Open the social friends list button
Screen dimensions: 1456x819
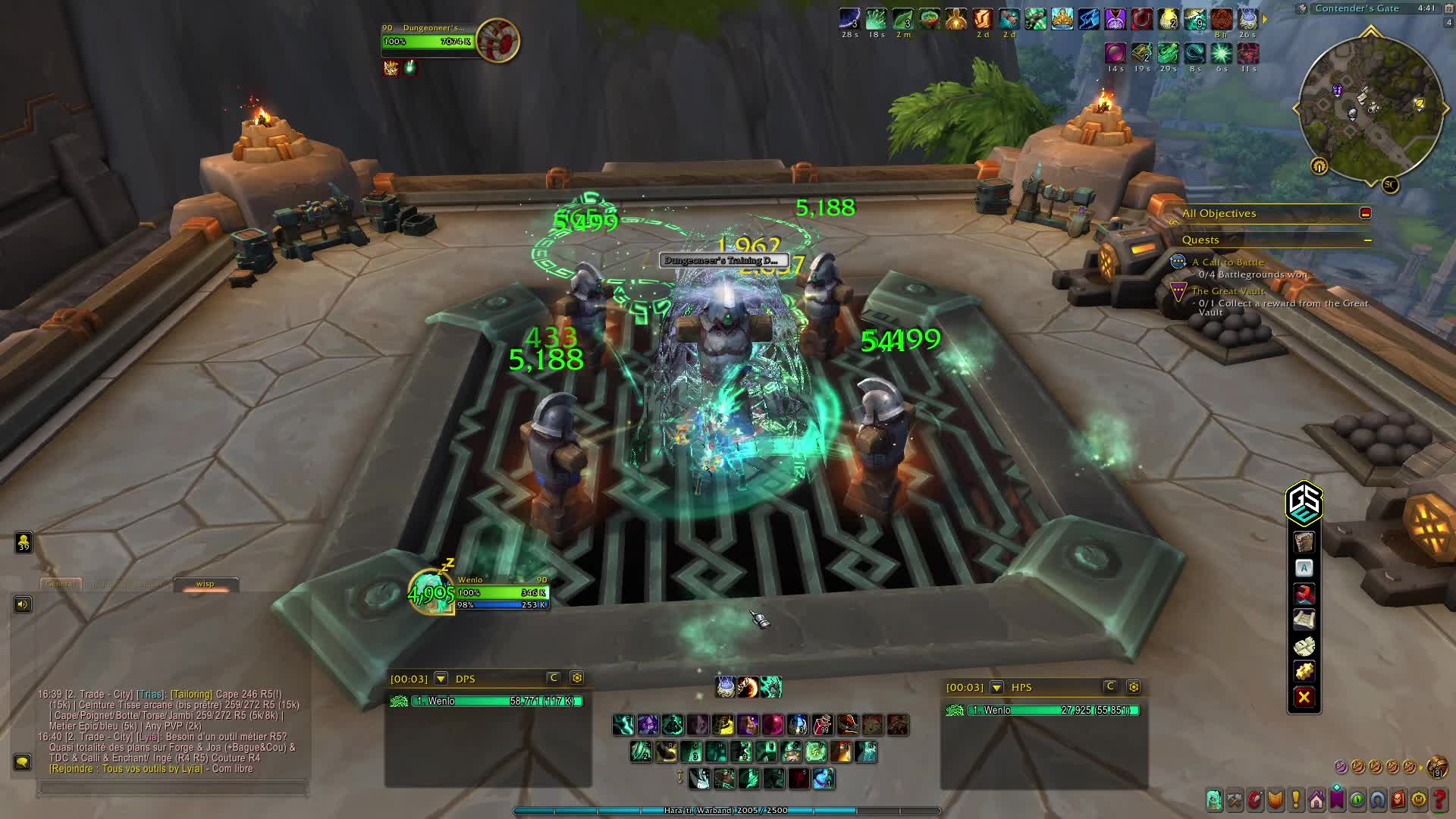[x=24, y=541]
